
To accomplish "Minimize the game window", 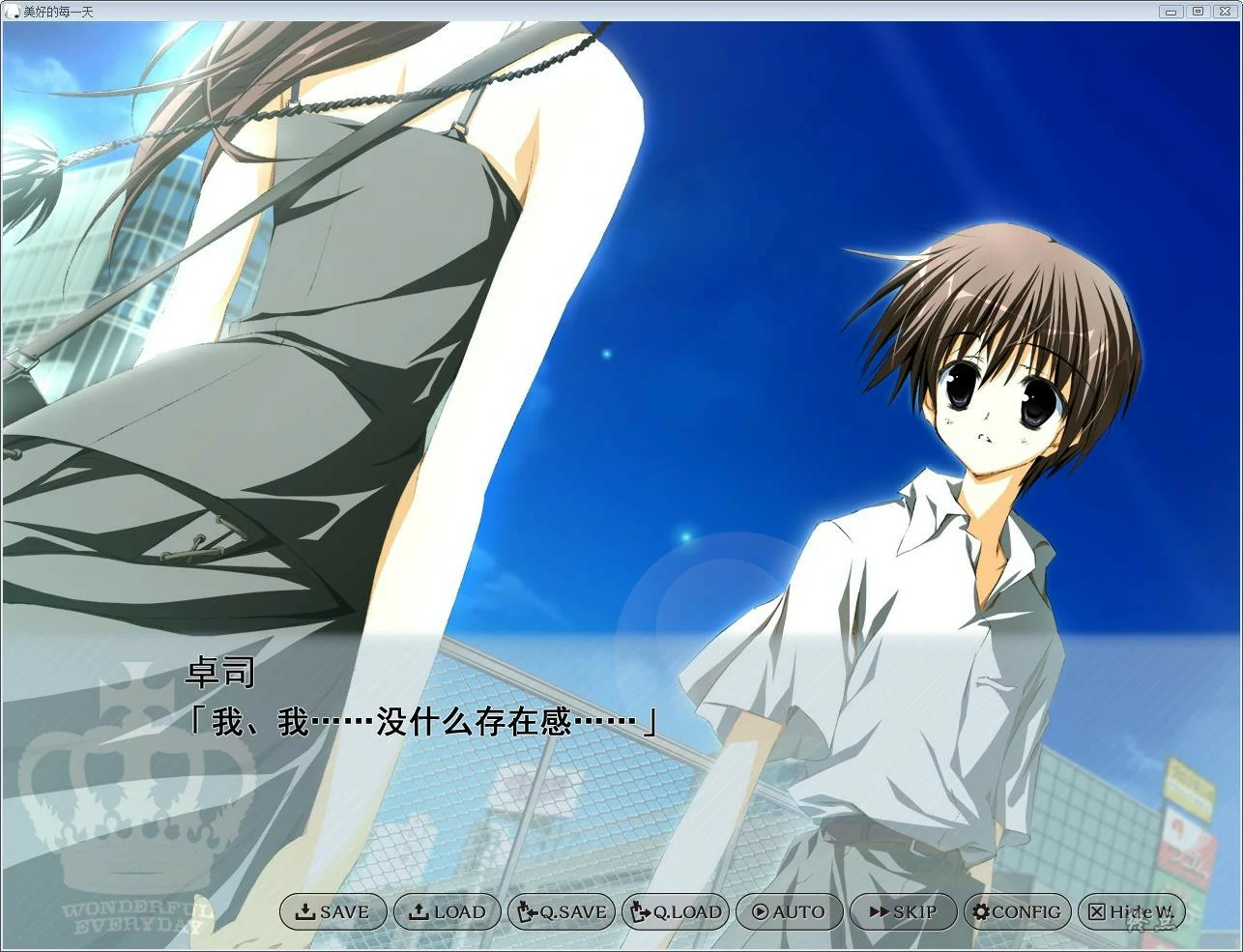I will pos(1171,11).
